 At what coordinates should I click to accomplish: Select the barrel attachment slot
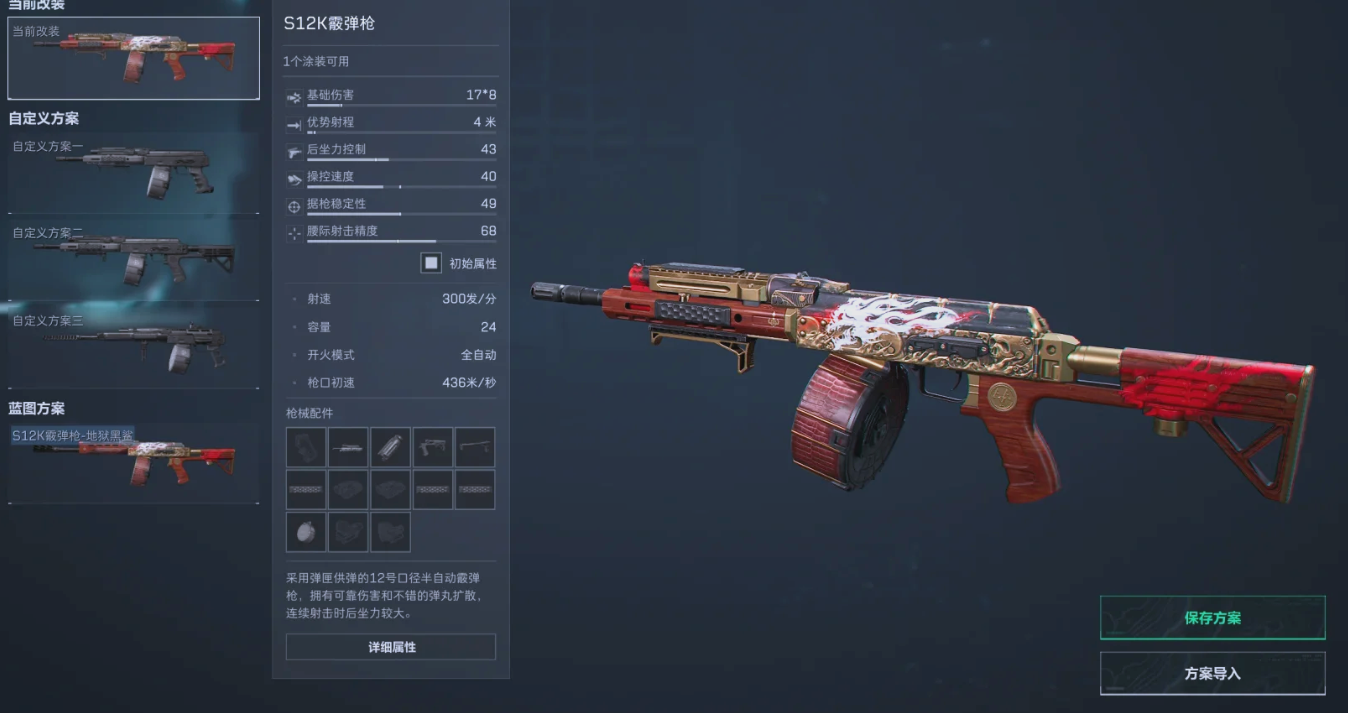coord(348,448)
